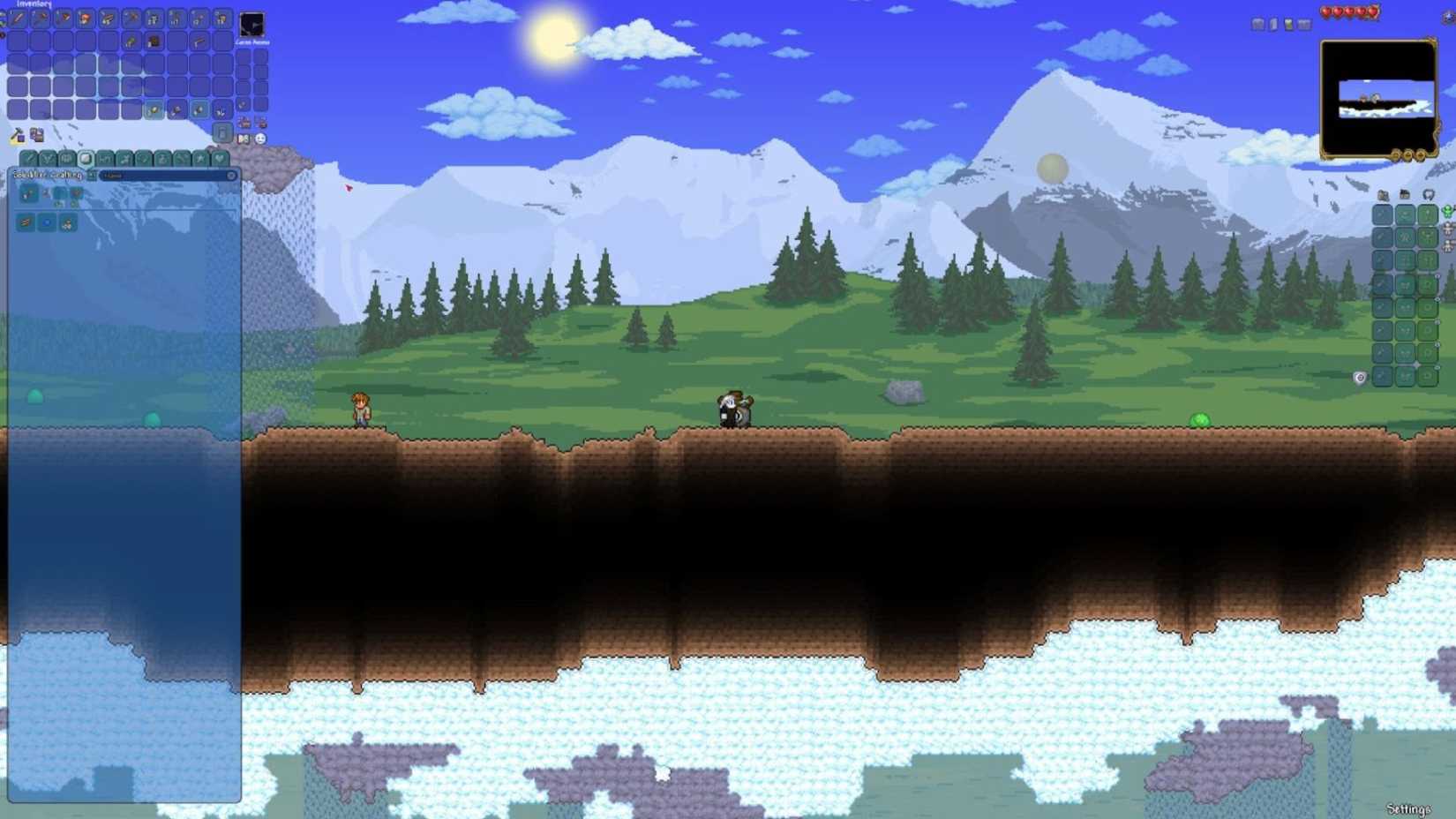Open the Settings menu
Image resolution: width=1456 pixels, height=819 pixels.
[1407, 806]
